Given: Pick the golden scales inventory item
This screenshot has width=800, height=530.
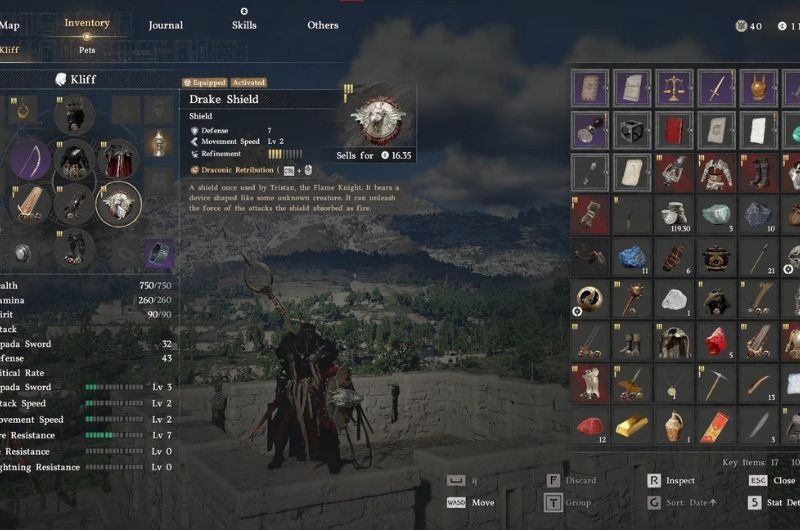Looking at the screenshot, I should click(674, 87).
